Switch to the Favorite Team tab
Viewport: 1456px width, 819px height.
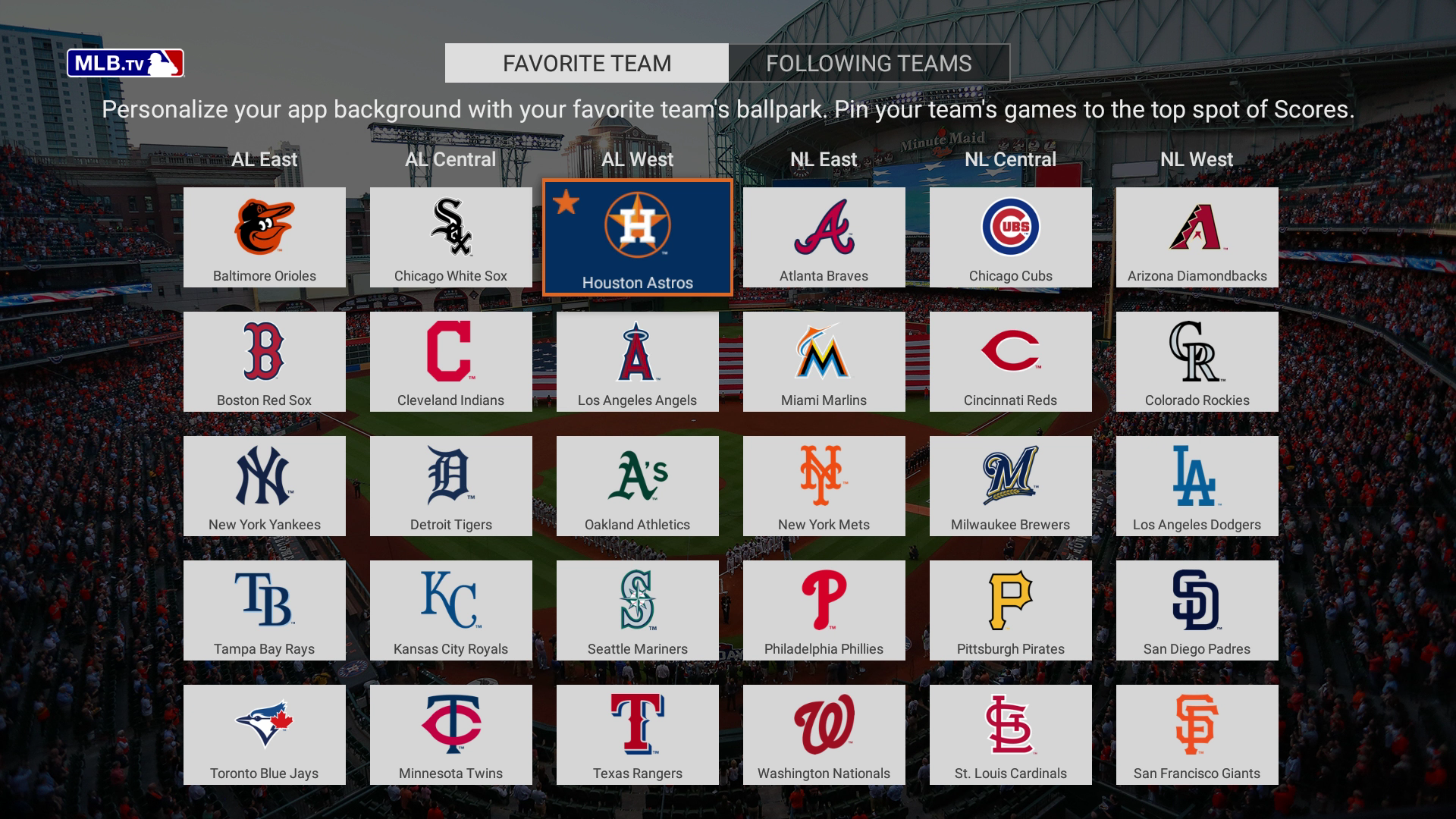click(585, 64)
